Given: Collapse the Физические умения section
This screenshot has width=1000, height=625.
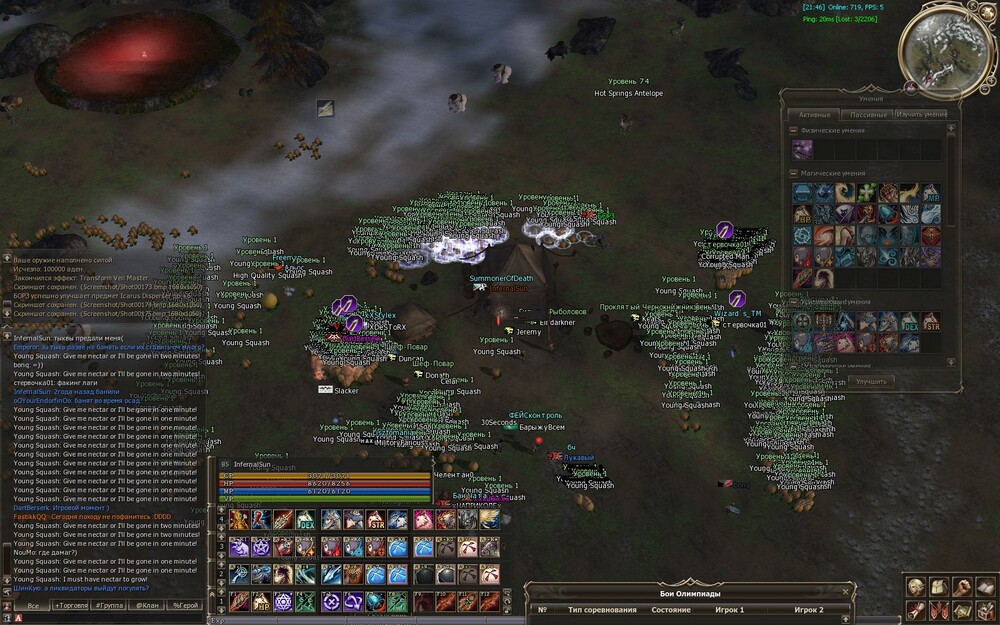Looking at the screenshot, I should [x=793, y=131].
